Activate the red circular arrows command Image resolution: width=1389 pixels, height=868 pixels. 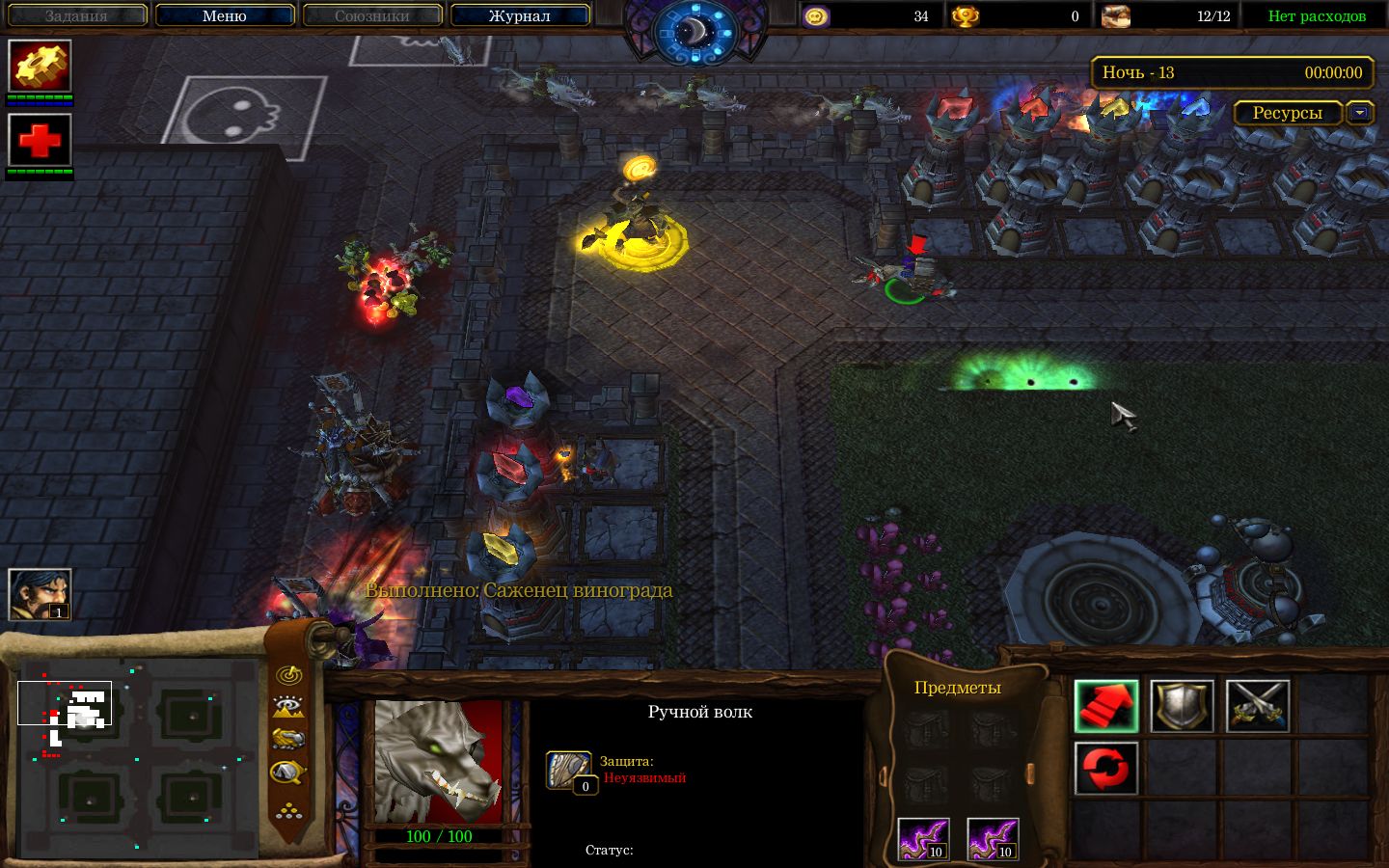pos(1105,769)
